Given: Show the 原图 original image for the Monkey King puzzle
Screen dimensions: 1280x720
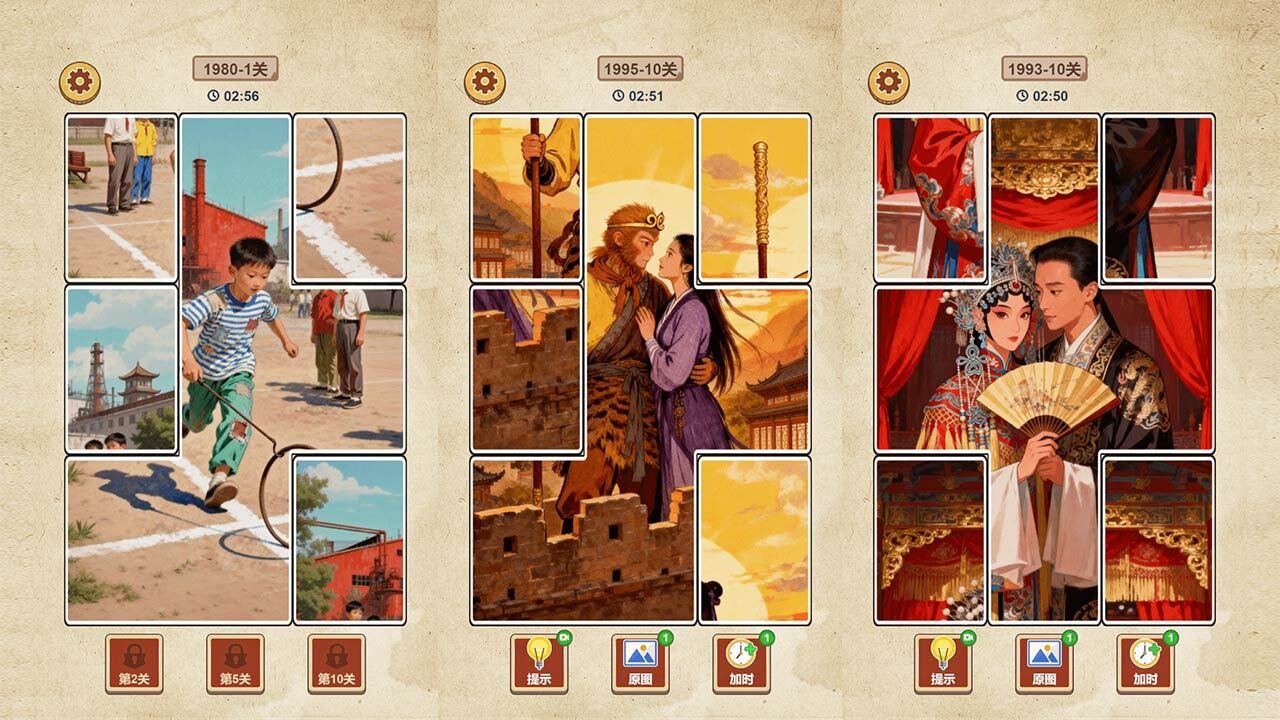Looking at the screenshot, I should click(x=640, y=663).
